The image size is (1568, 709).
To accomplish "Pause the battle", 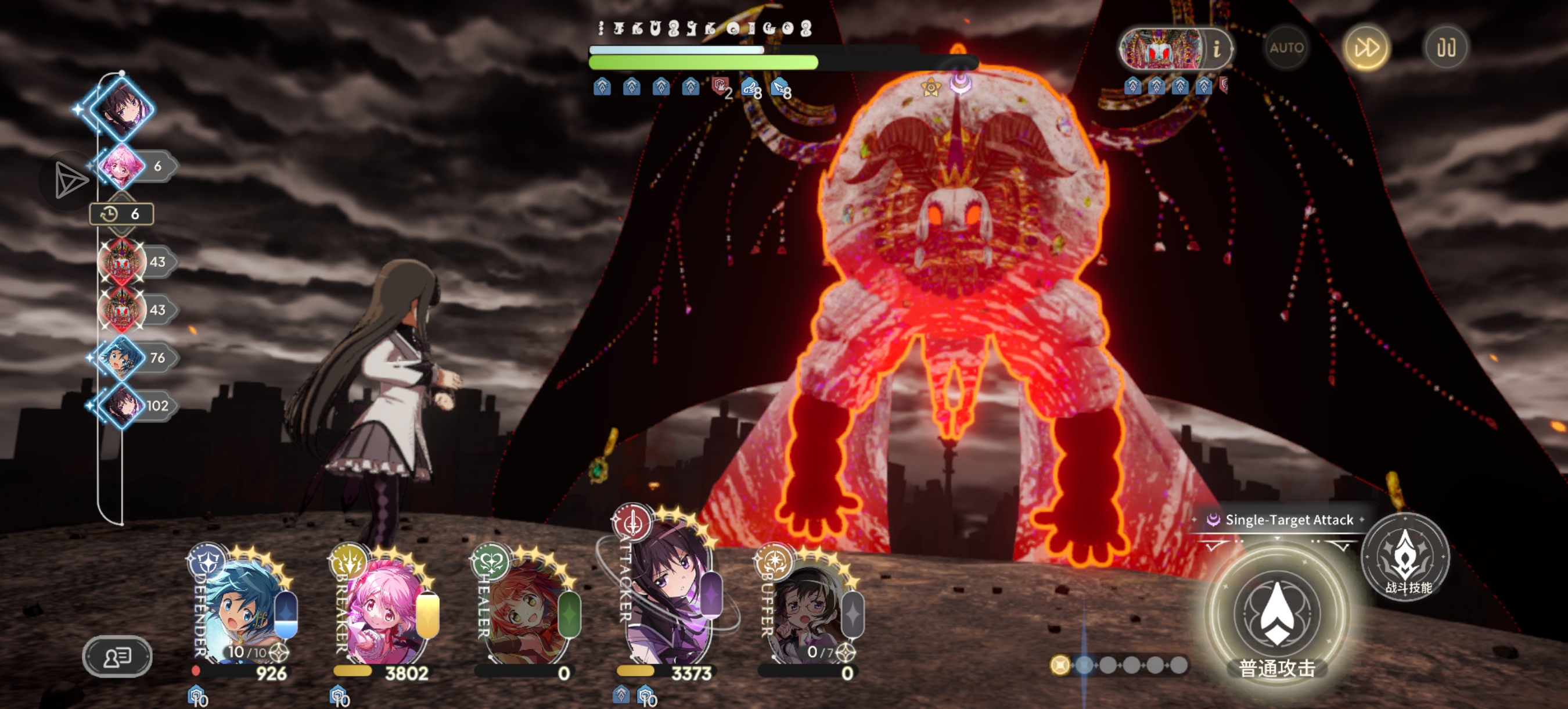I will tap(1446, 48).
